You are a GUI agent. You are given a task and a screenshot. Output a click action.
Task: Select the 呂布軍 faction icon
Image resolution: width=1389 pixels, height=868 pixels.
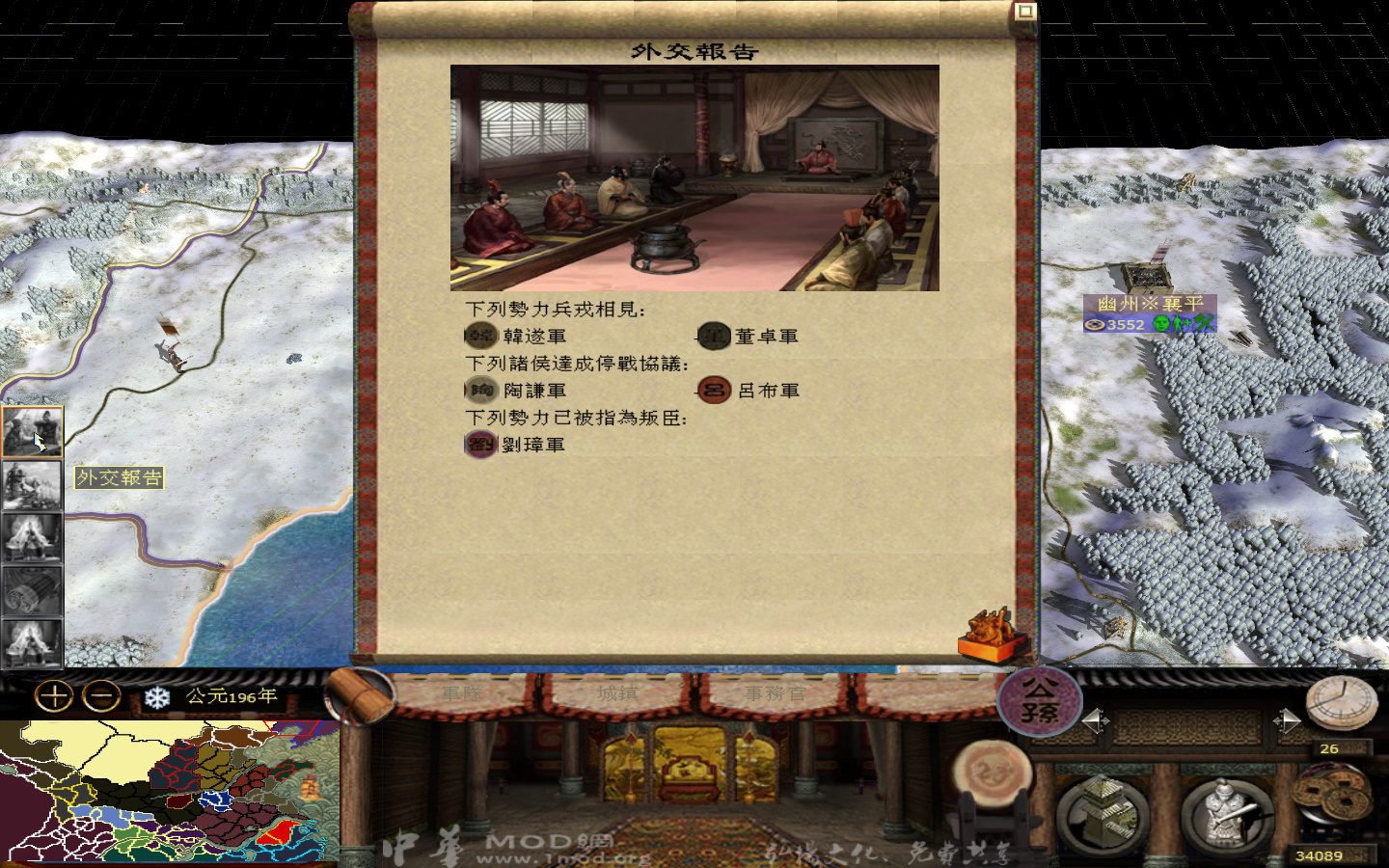714,390
